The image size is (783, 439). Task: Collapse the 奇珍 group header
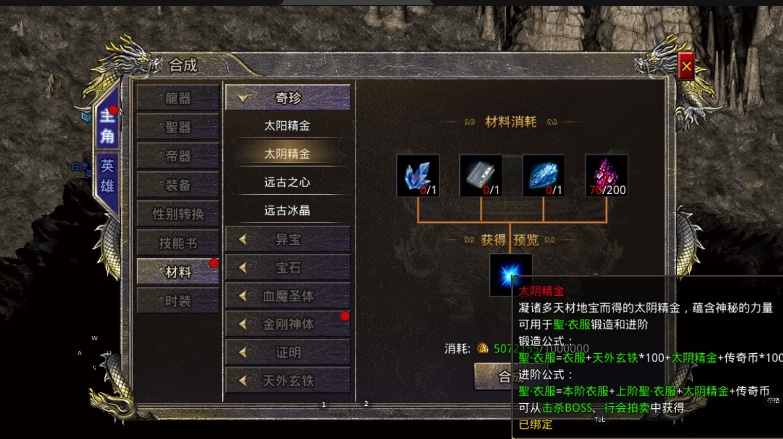[287, 98]
